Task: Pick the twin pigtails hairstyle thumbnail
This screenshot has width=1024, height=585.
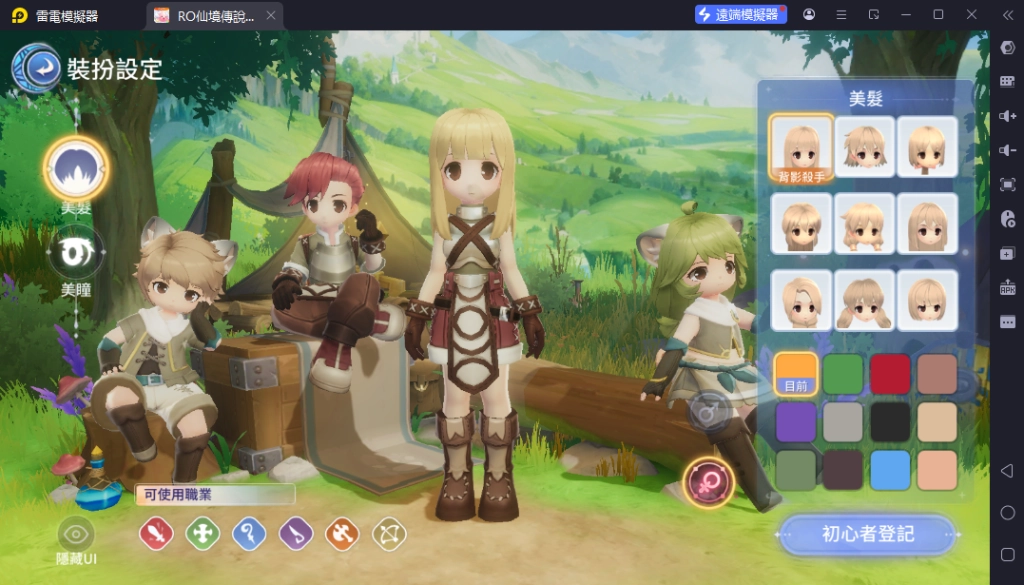Action: [x=864, y=300]
